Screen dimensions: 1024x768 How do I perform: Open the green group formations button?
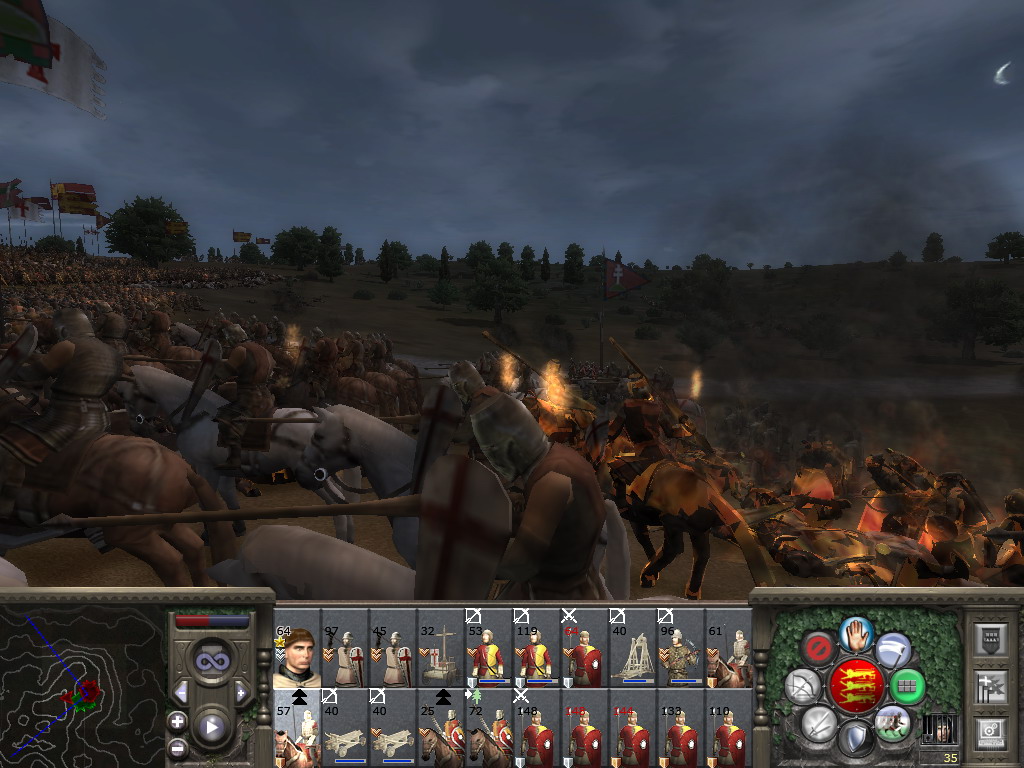coord(908,687)
